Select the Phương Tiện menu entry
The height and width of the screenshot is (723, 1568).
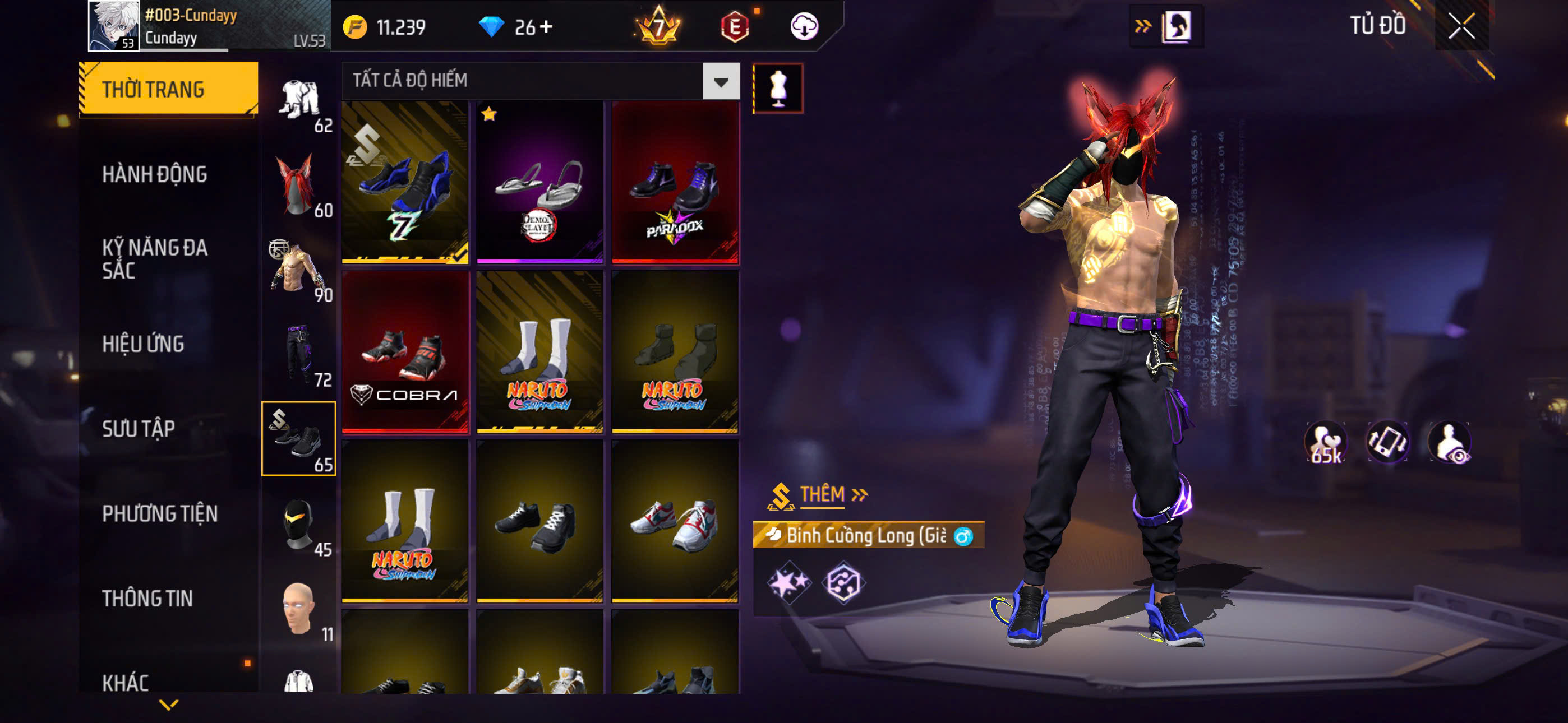tap(159, 513)
